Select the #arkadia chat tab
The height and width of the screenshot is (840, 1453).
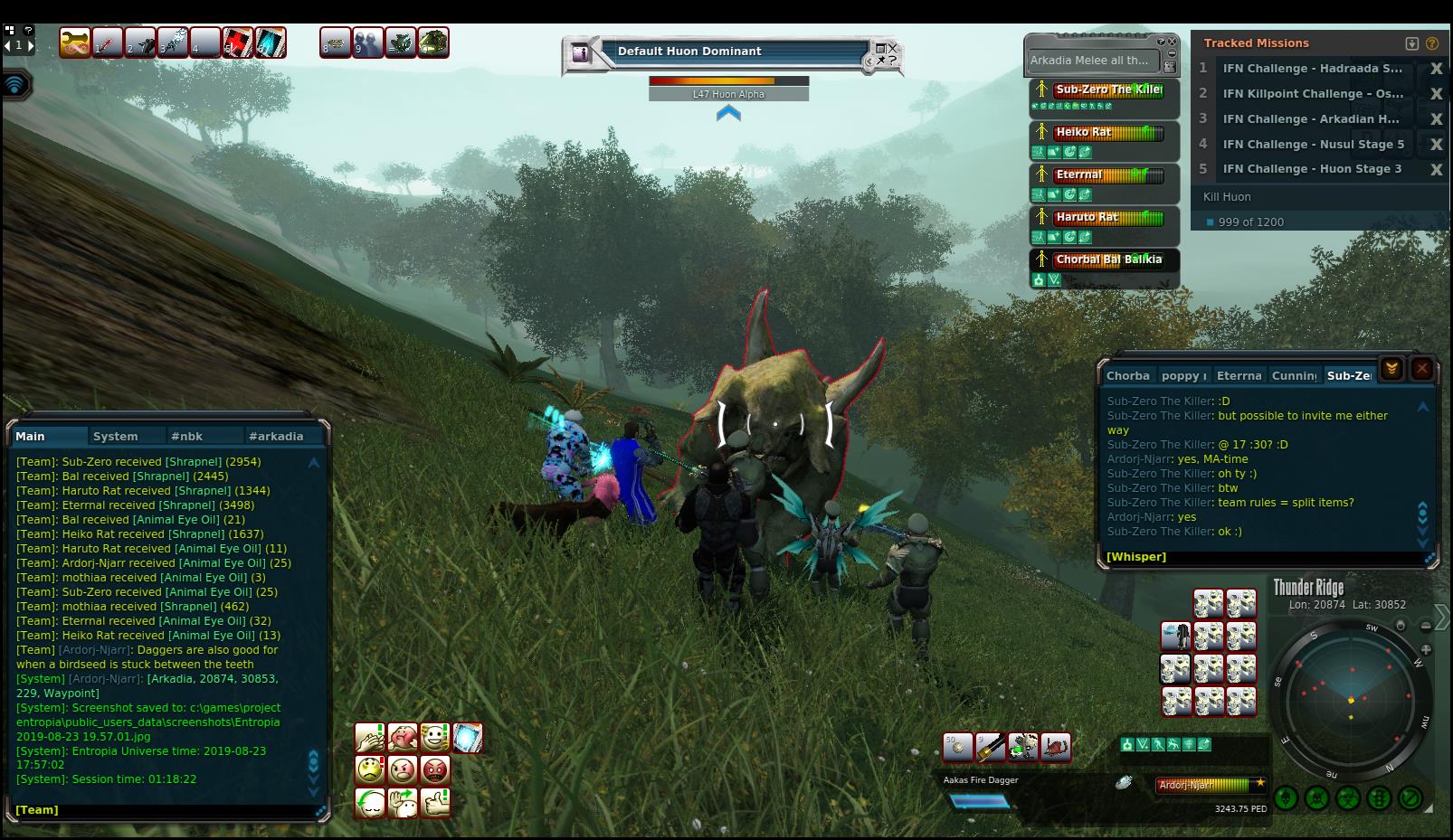(x=276, y=436)
